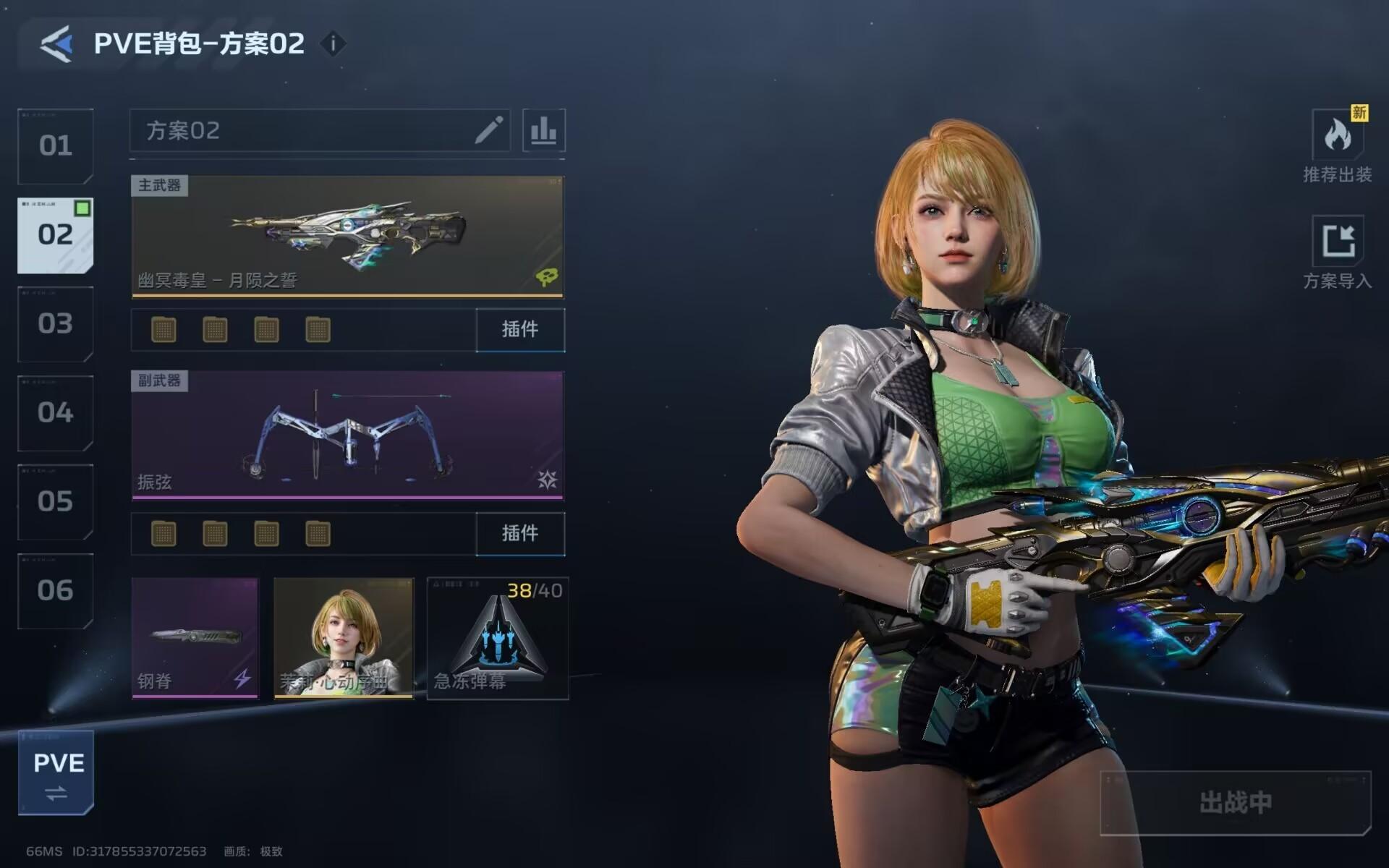Image resolution: width=1389 pixels, height=868 pixels.
Task: Open loadout scheme 06
Action: (x=56, y=590)
